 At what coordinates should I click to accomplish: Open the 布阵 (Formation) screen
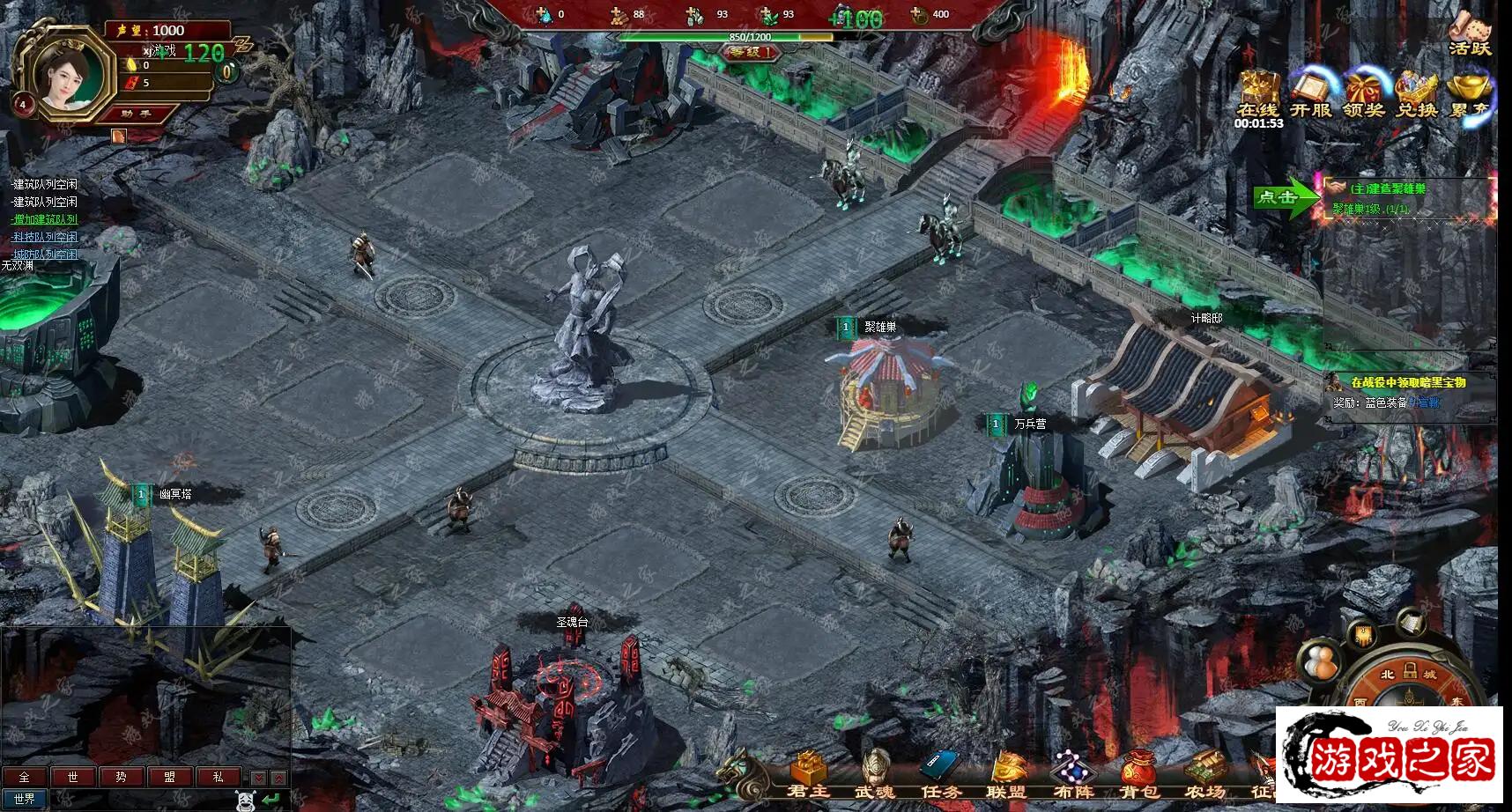[x=1072, y=774]
